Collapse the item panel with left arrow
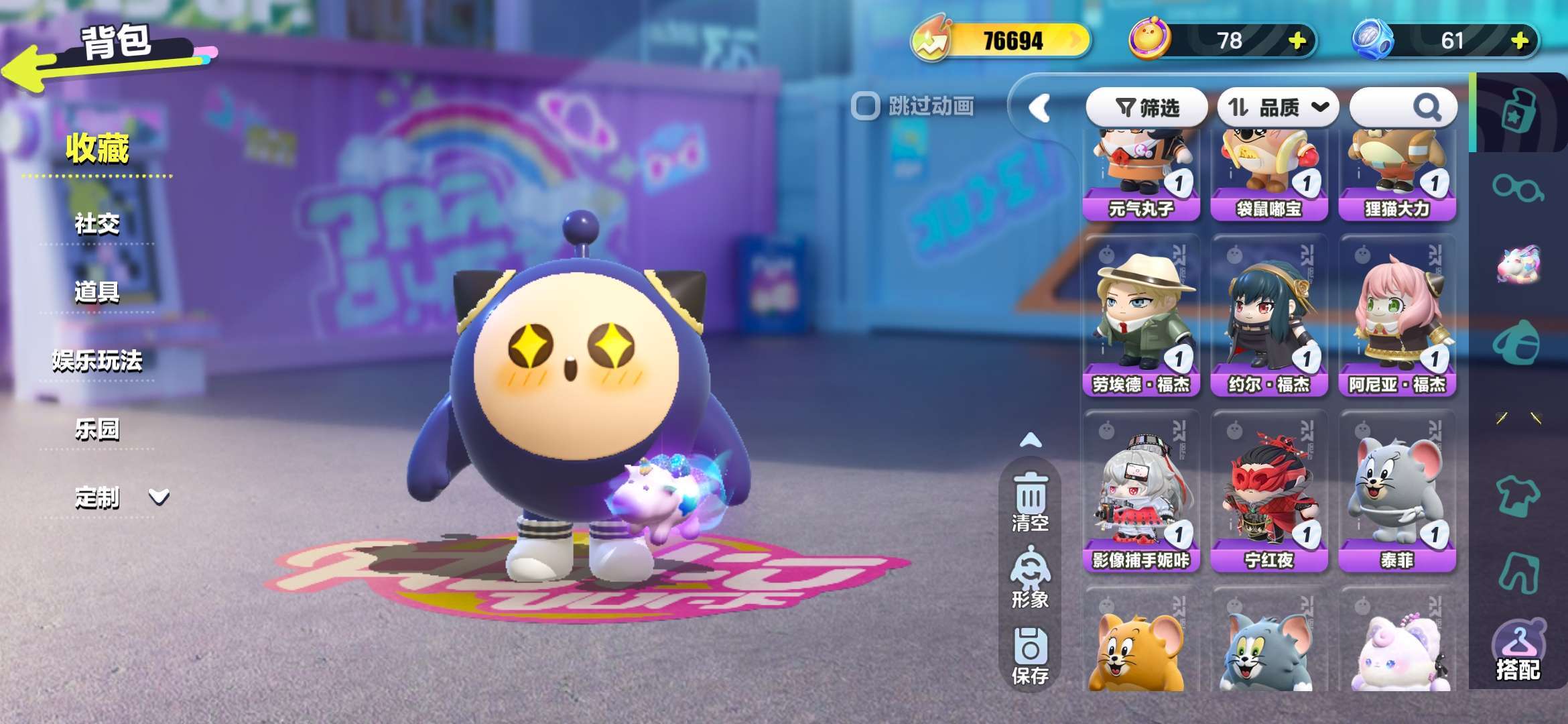1568x724 pixels. point(1039,107)
